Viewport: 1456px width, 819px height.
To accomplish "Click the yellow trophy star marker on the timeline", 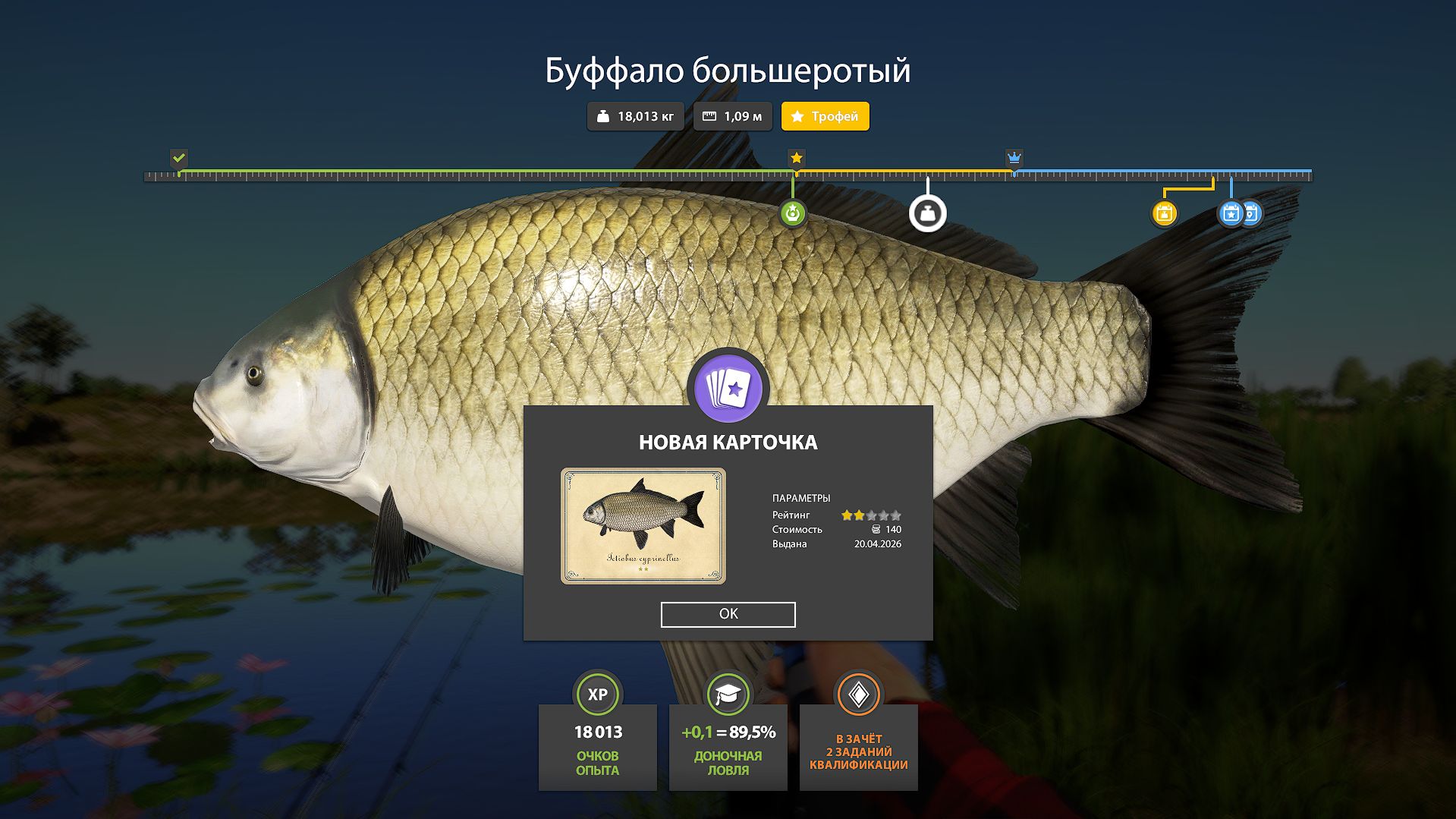I will pos(795,159).
